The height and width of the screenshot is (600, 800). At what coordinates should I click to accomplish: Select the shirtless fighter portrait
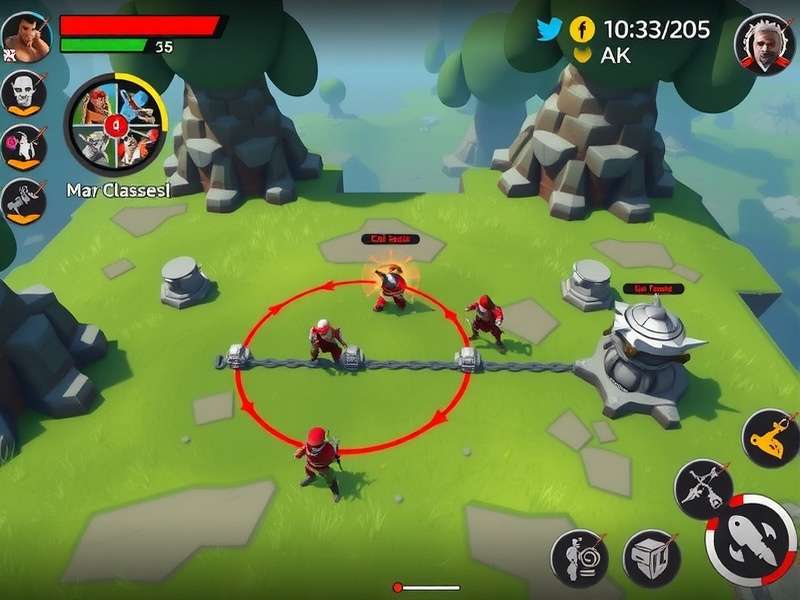pyautogui.click(x=25, y=38)
